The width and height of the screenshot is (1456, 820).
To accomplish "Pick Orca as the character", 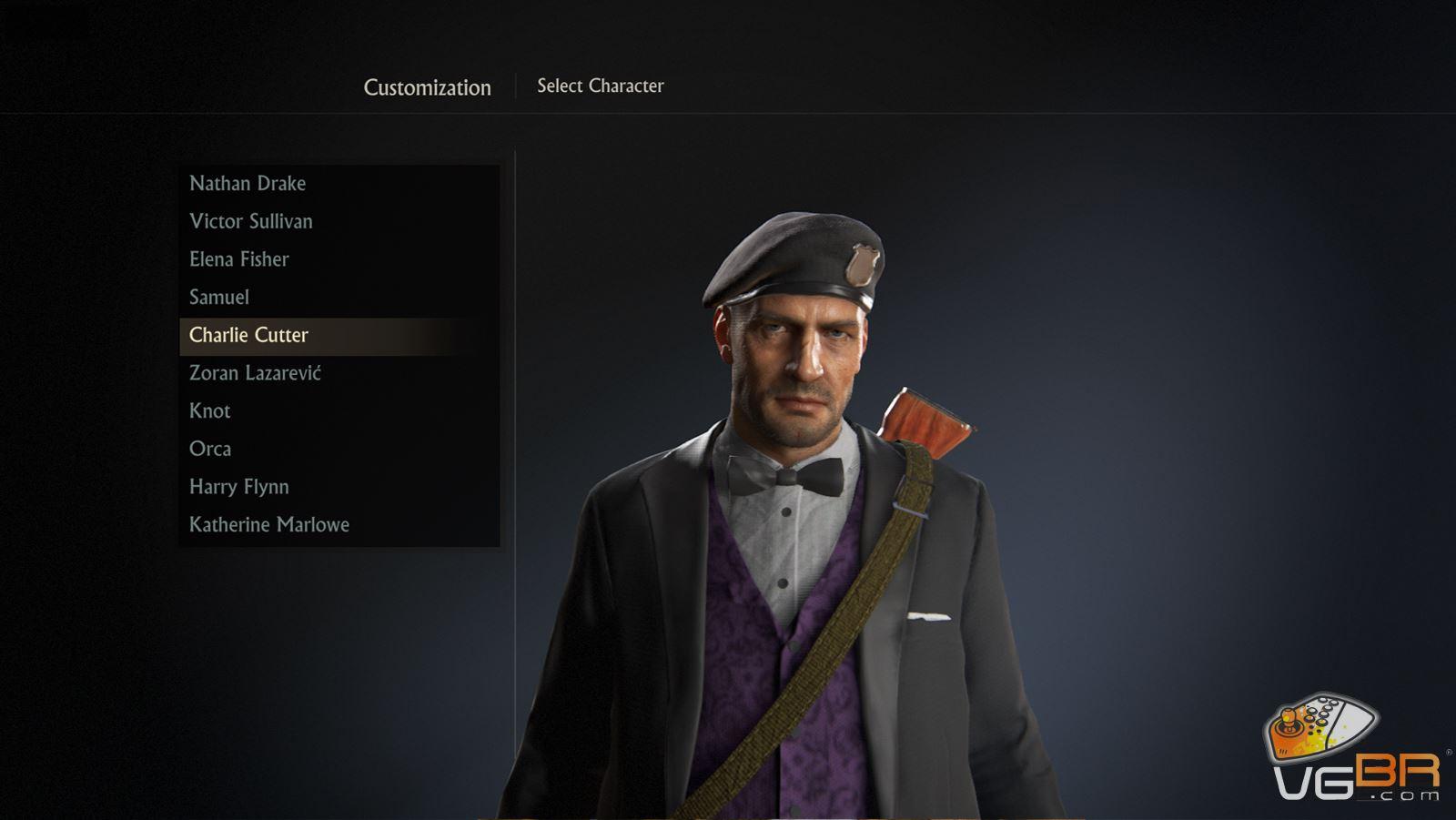I will click(x=210, y=450).
